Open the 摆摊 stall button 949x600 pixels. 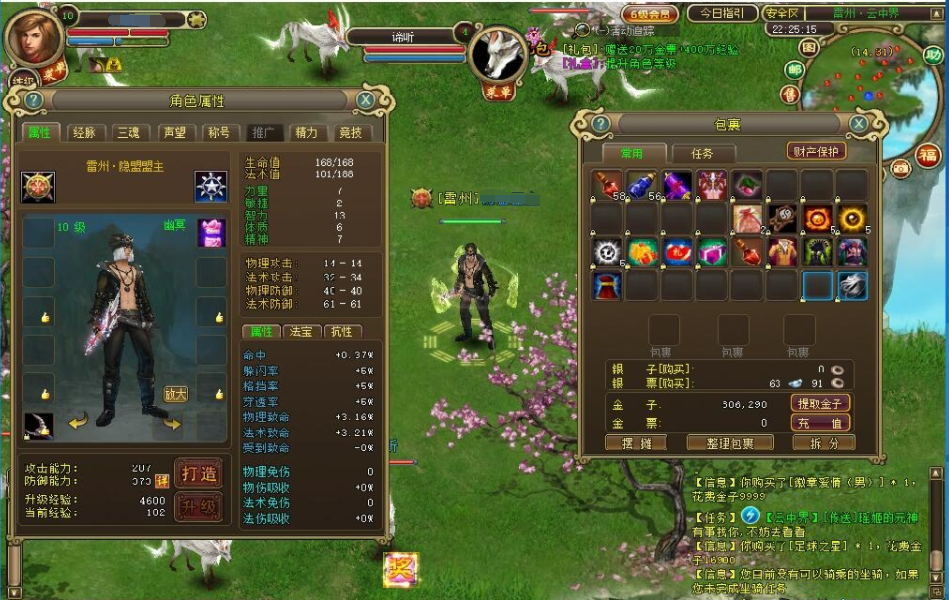click(x=636, y=443)
